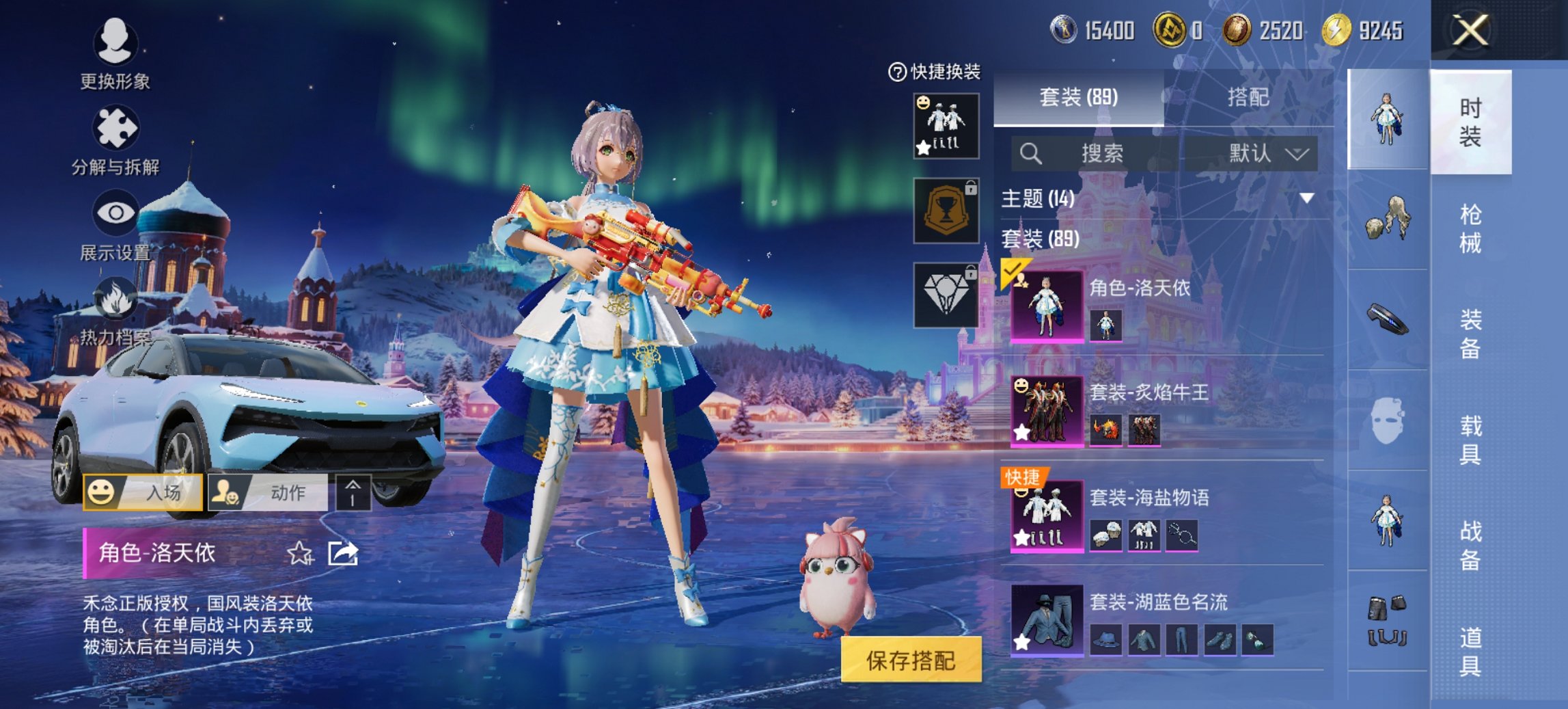1568x709 pixels.
Task: Open 展示设置 display settings
Action: coord(115,226)
